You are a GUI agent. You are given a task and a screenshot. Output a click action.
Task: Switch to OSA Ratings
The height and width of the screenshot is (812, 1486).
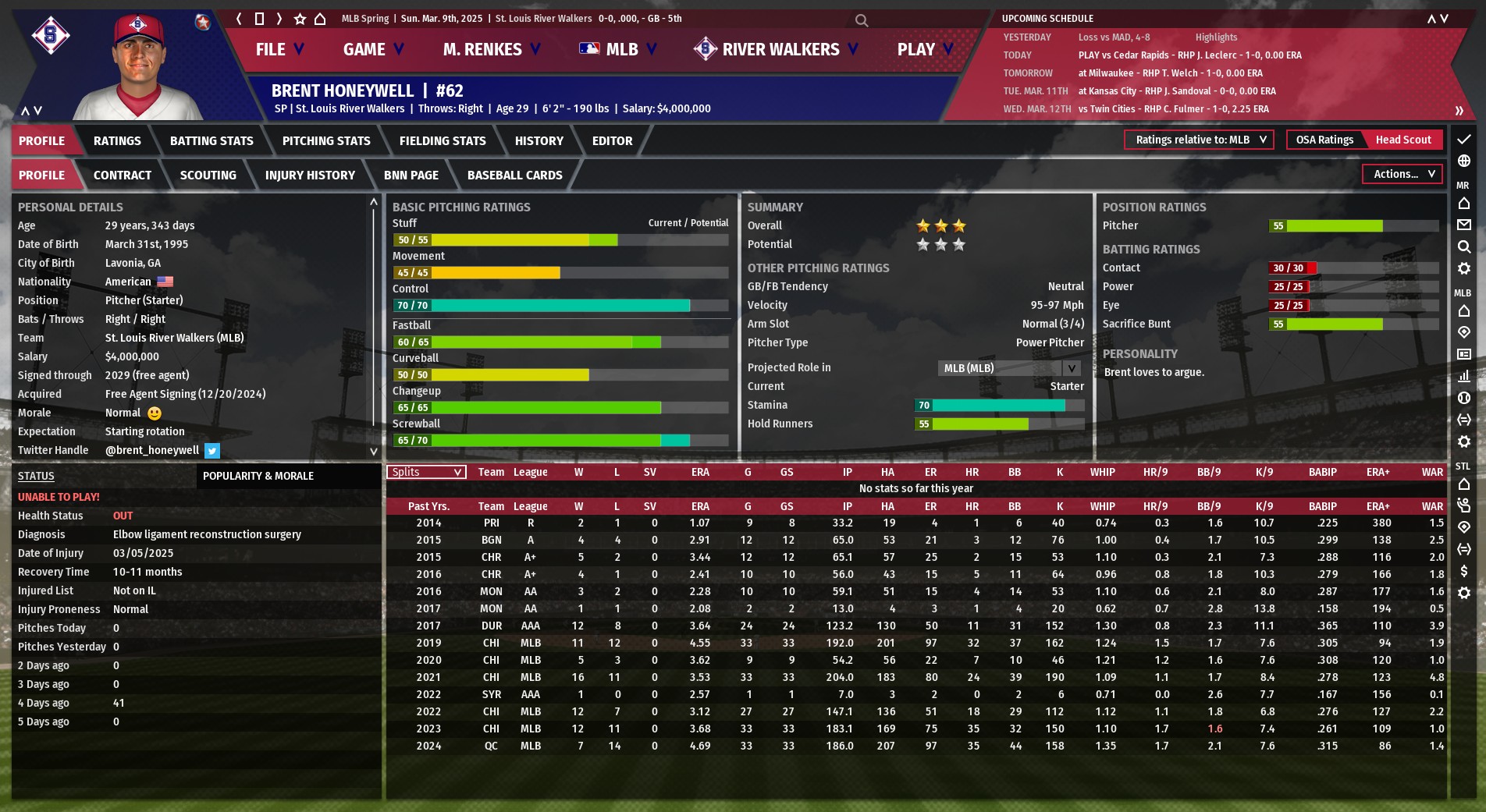point(1324,140)
